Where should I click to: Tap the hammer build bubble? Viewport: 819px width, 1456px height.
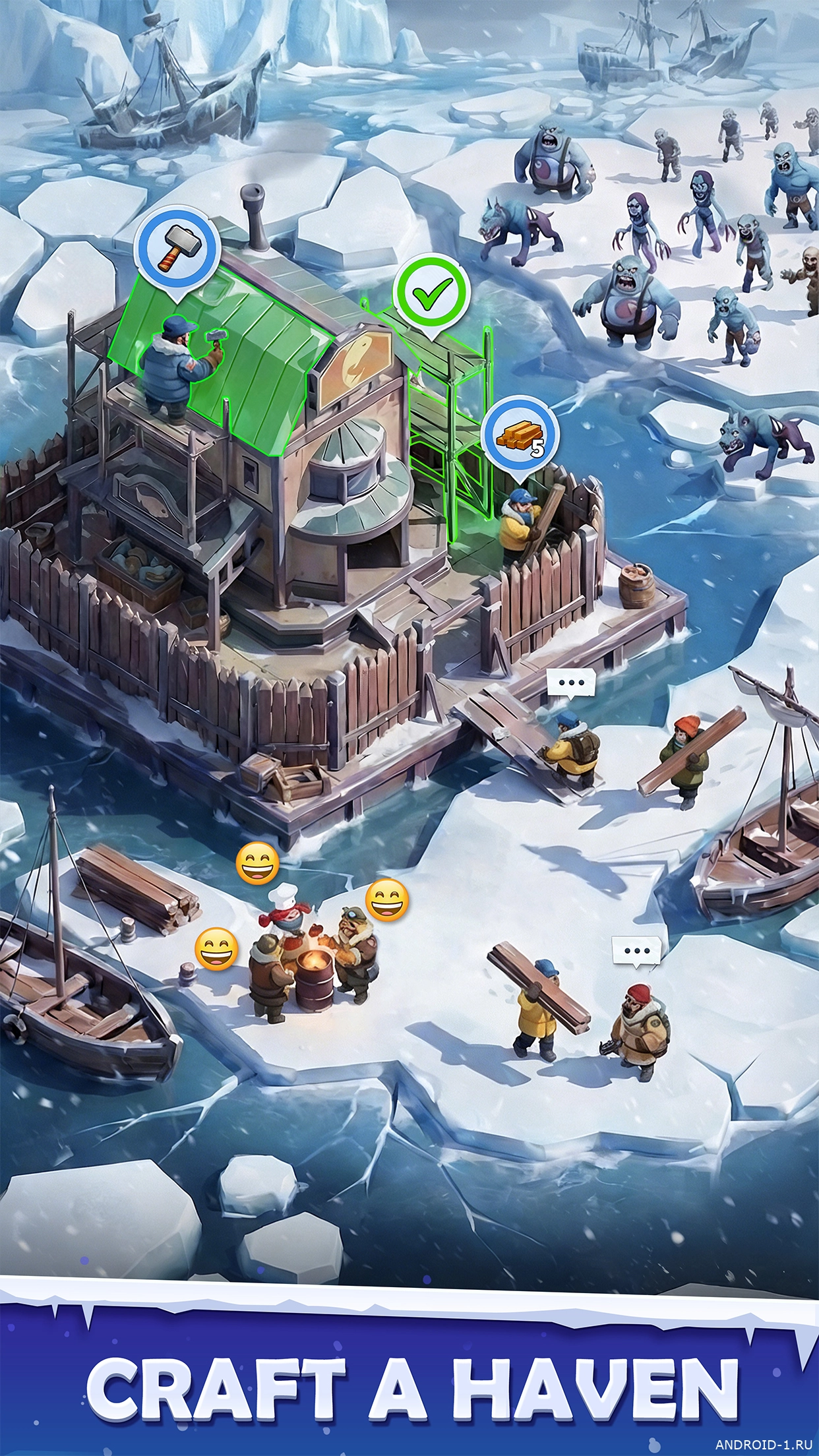[177, 251]
